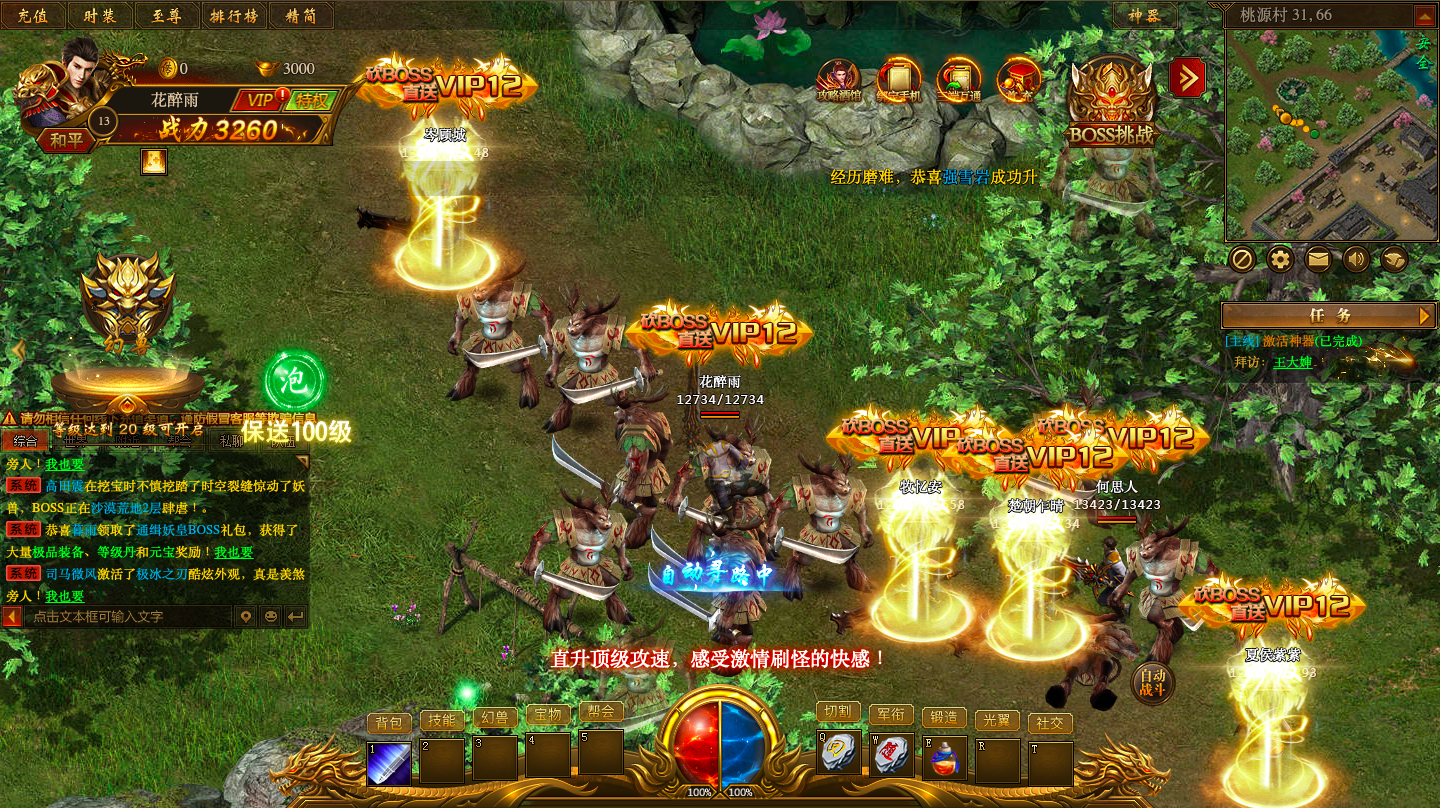This screenshot has width=1440, height=808.
Task: Follow the 王大婶 quest link
Action: tap(1292, 362)
